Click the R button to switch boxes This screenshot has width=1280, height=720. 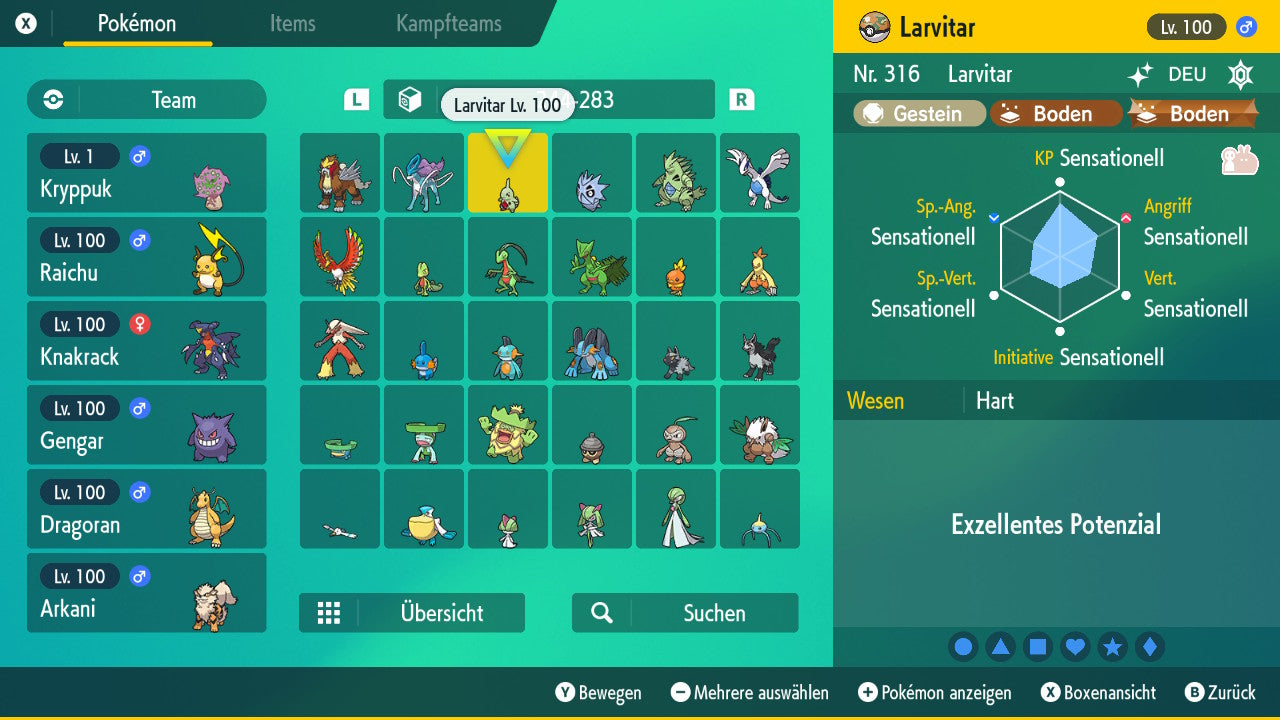click(x=740, y=99)
